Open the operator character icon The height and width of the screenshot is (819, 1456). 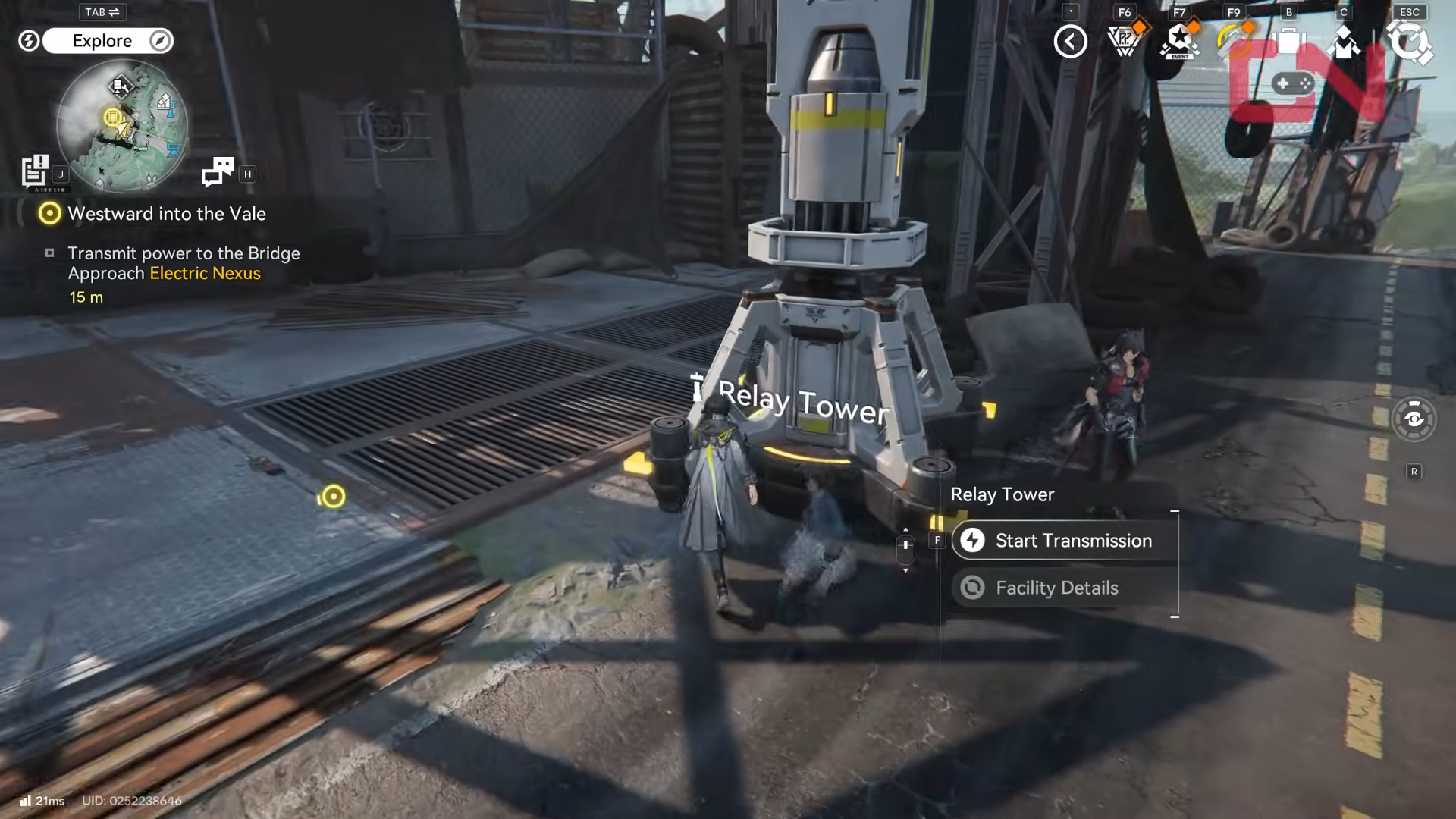[1343, 42]
